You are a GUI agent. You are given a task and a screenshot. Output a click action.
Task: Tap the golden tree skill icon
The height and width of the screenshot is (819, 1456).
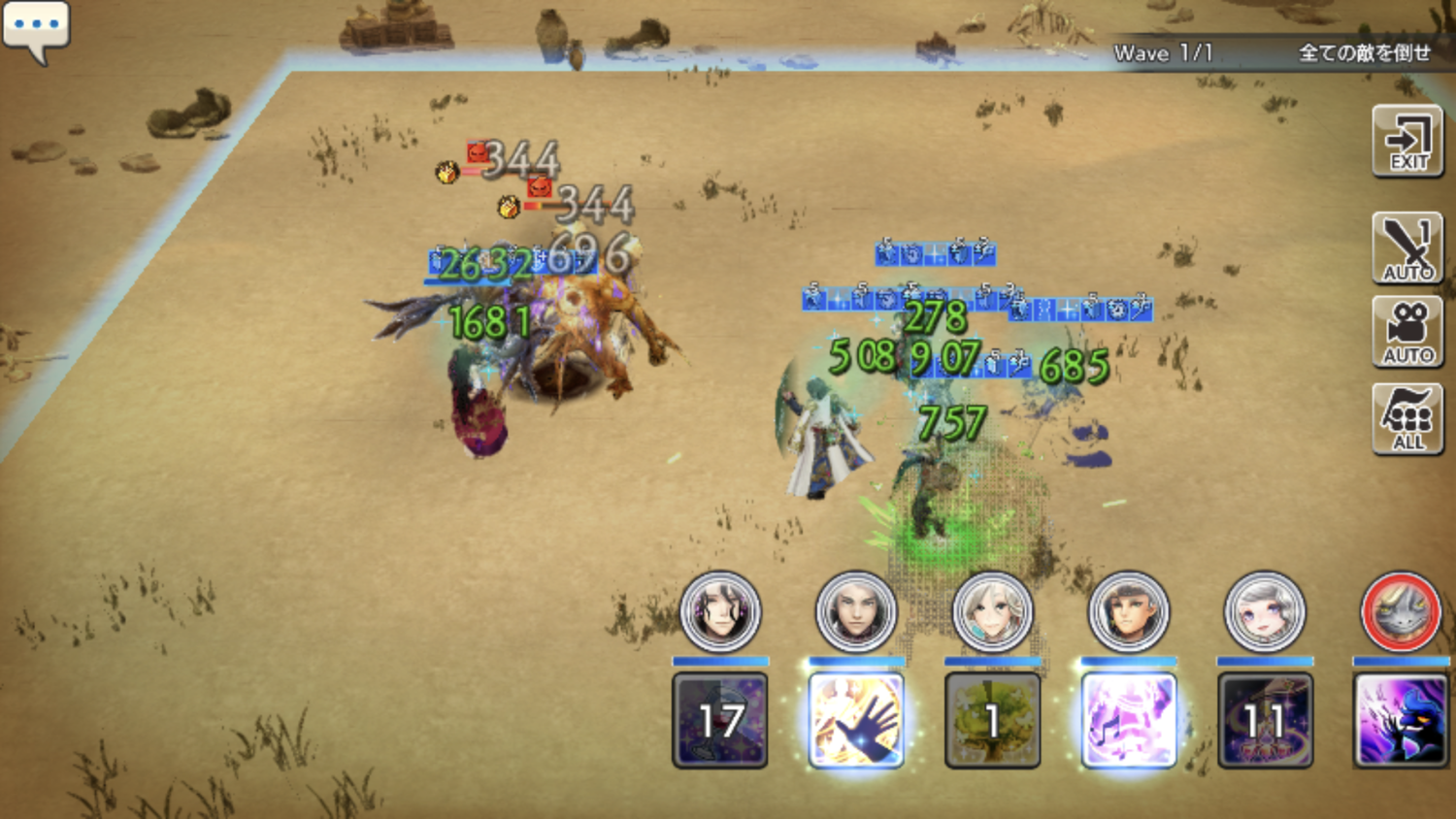pyautogui.click(x=992, y=720)
